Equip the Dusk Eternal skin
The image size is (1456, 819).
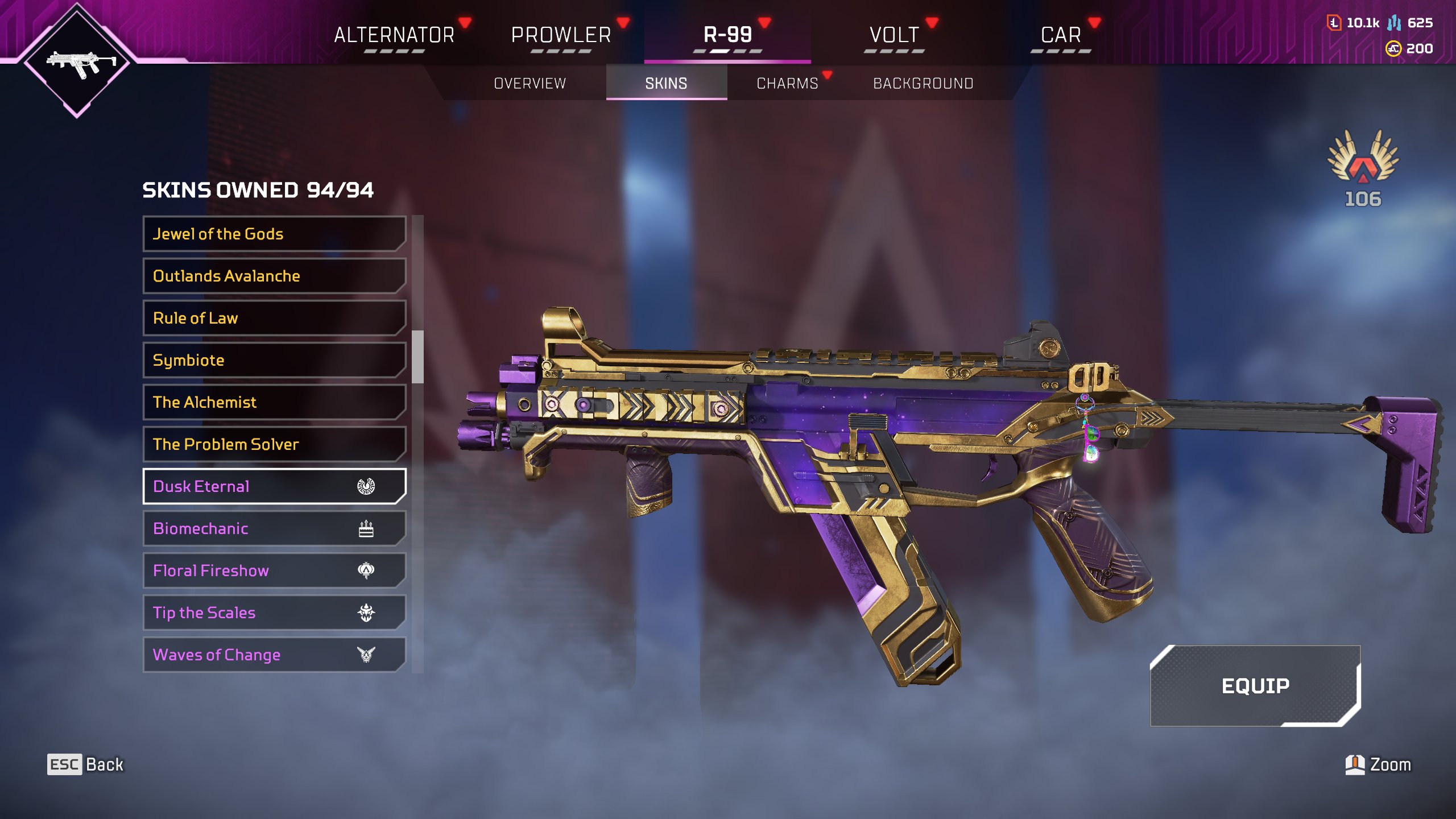1255,686
